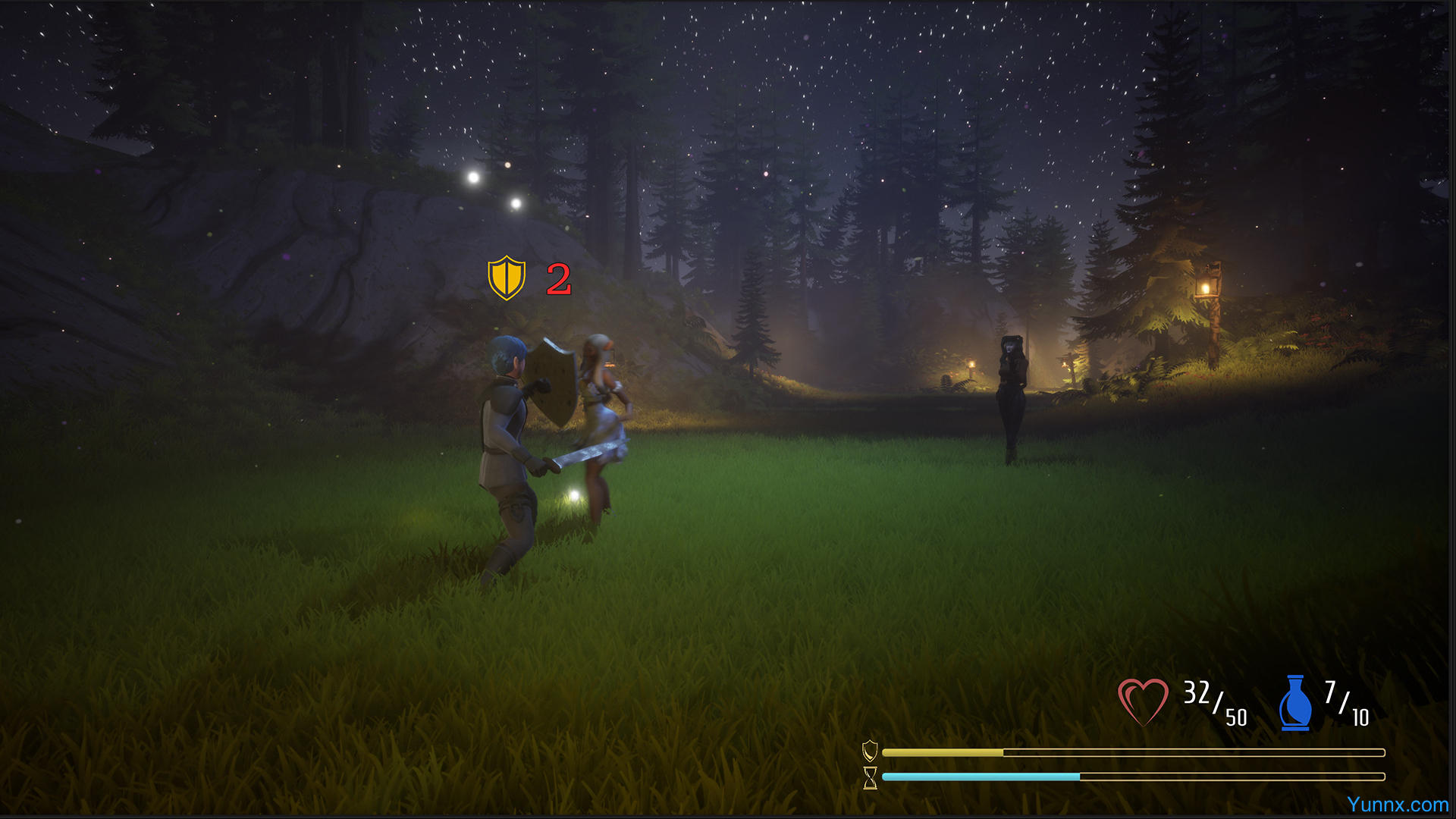Click the small shield icon beside the yellow bar
This screenshot has width=1456, height=819.
[870, 751]
